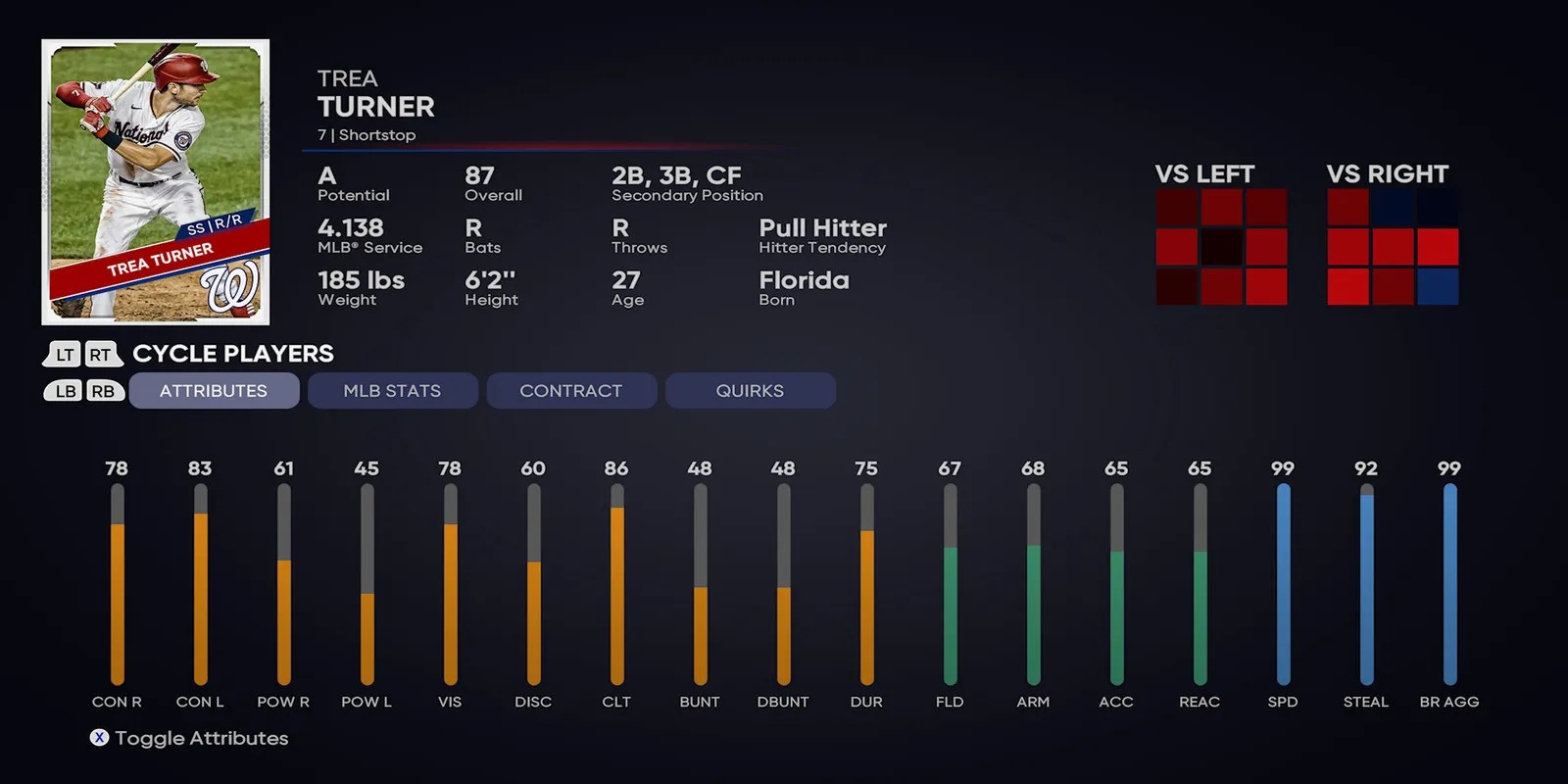Select the CONTRACT button
Viewport: 1568px width, 784px height.
click(571, 390)
